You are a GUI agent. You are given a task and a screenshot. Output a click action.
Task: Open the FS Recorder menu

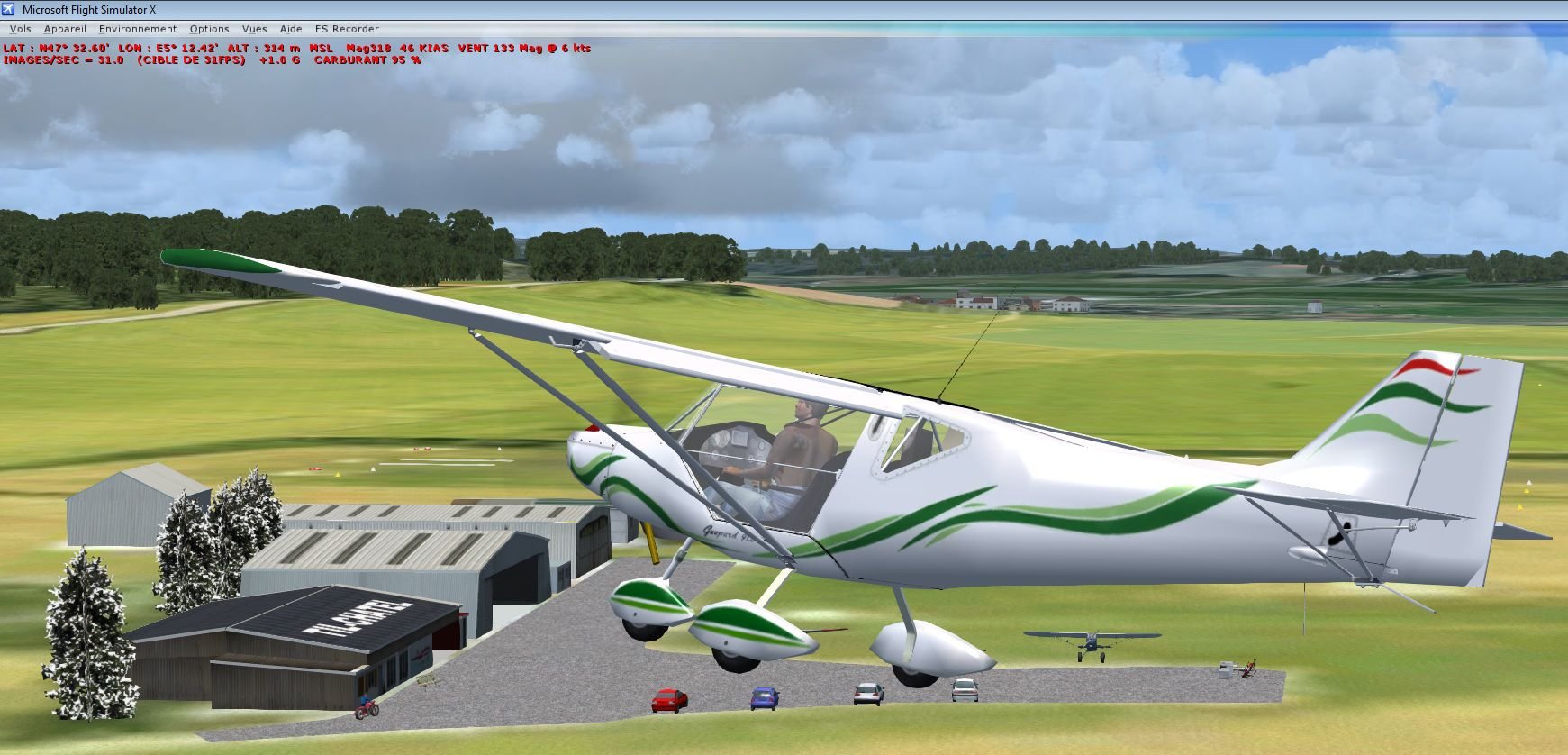[347, 29]
